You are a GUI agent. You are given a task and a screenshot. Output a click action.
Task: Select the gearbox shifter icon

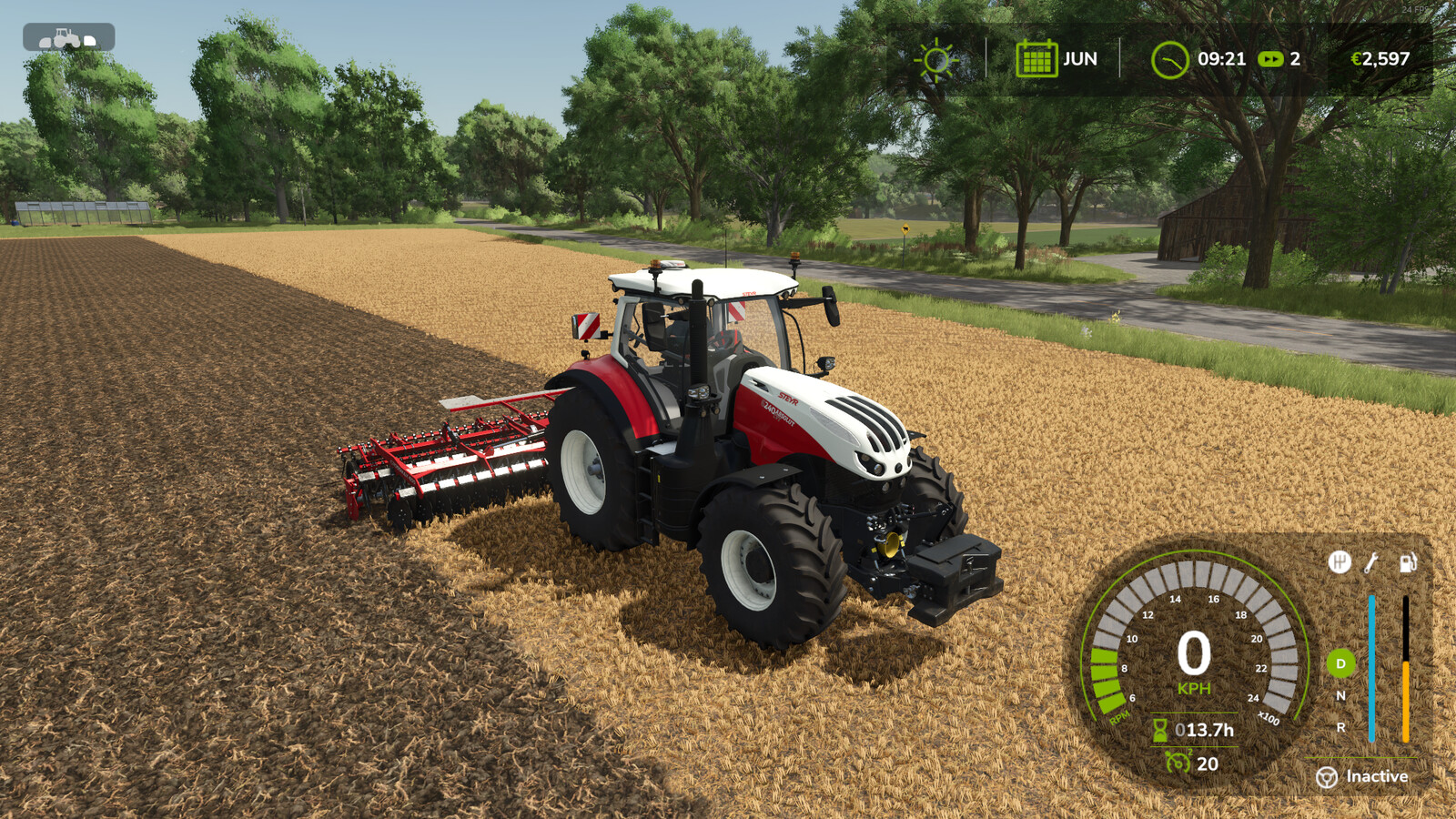(x=1339, y=562)
